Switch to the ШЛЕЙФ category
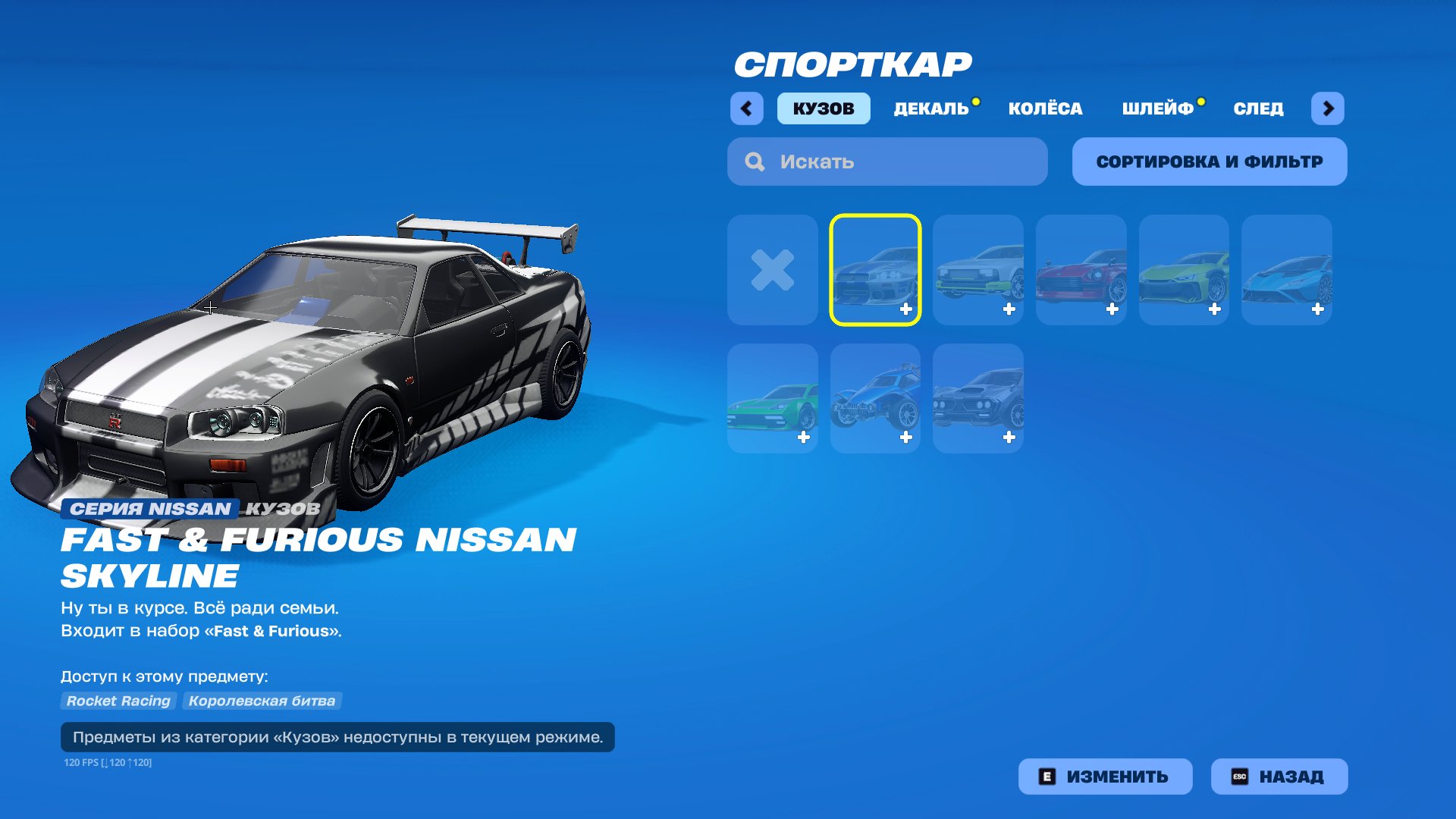1456x819 pixels. [x=1158, y=108]
